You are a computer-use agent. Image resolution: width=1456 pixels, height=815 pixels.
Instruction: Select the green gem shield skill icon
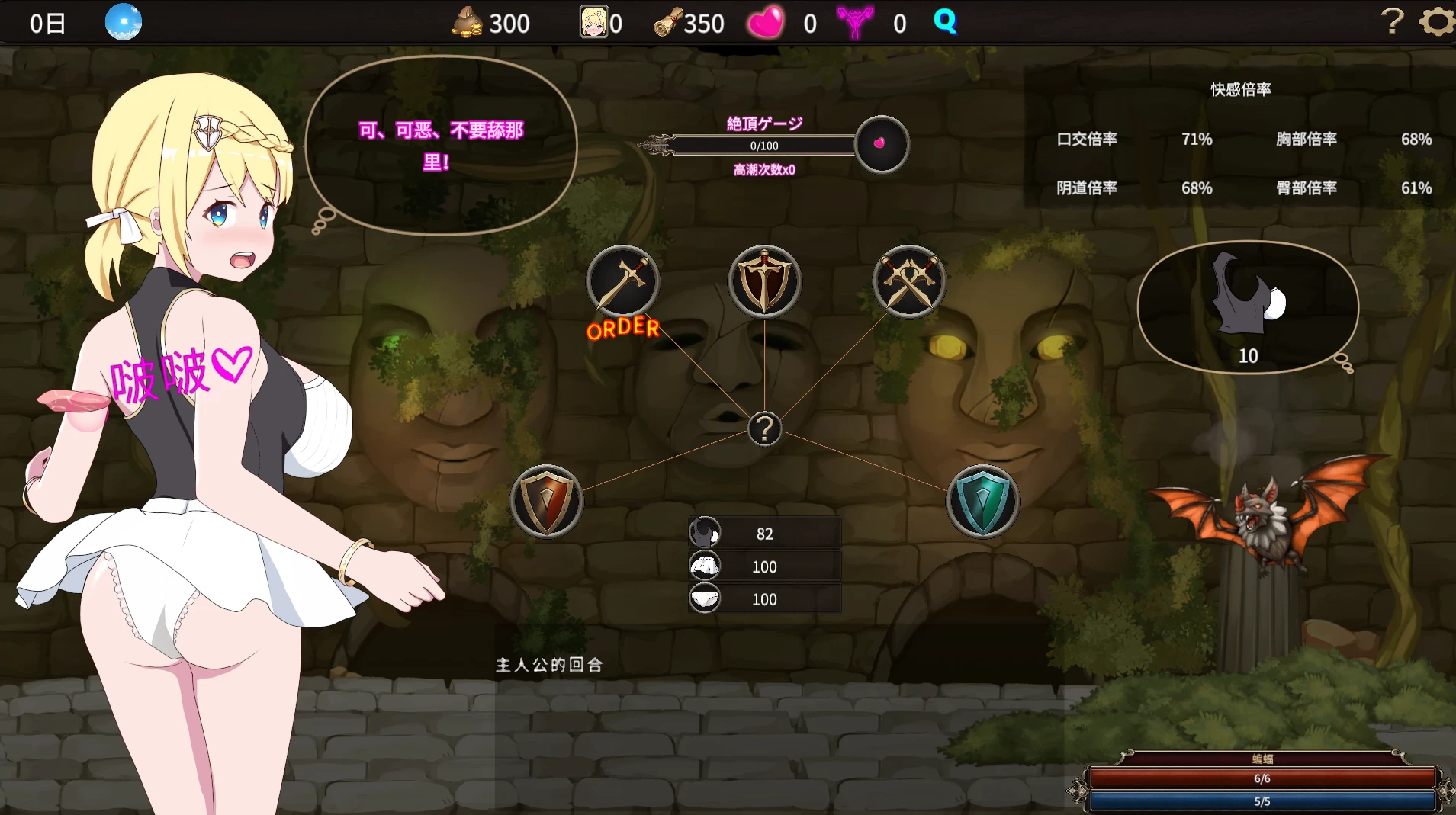[982, 501]
